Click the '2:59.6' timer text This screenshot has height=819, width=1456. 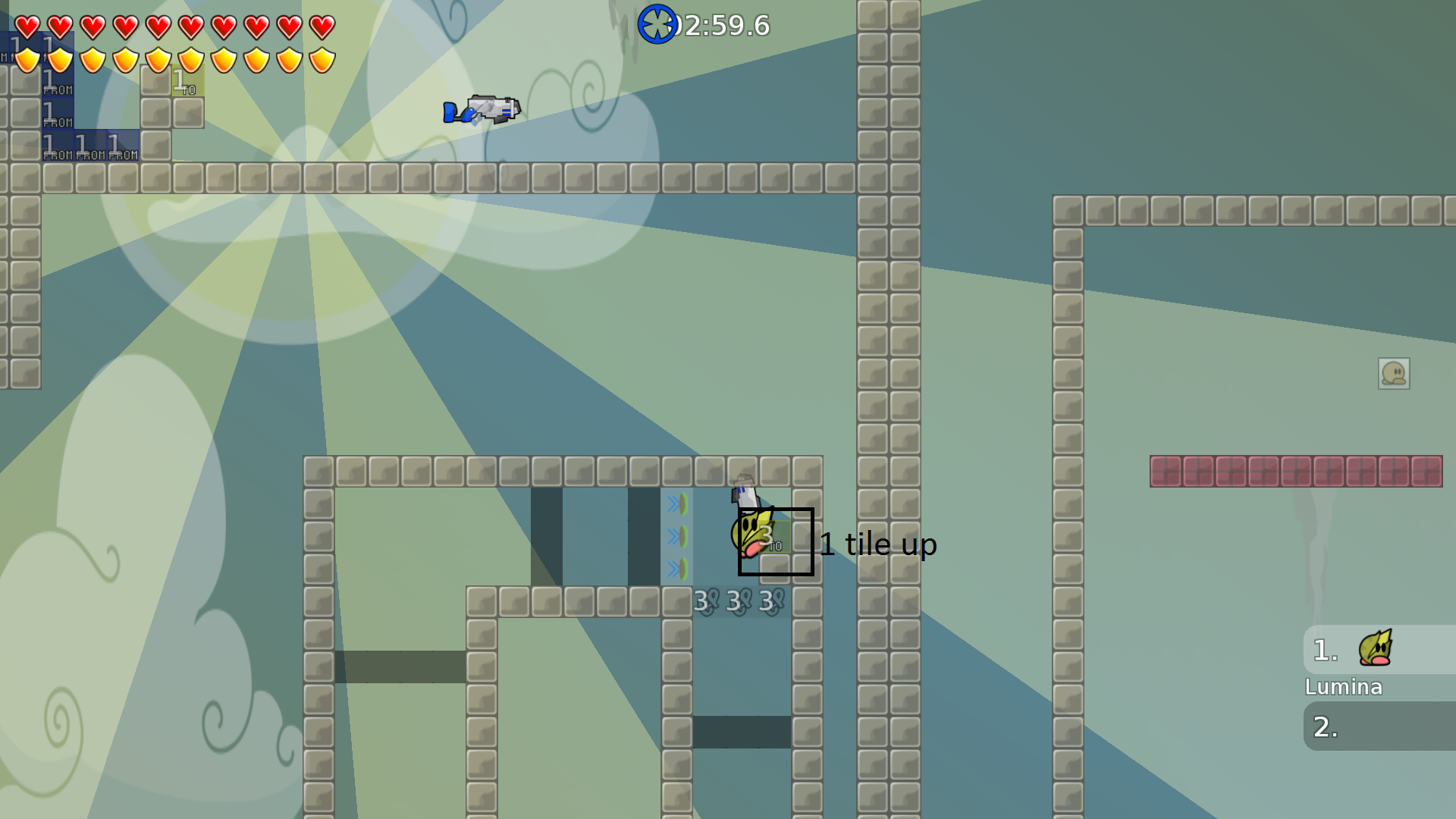pos(725,24)
